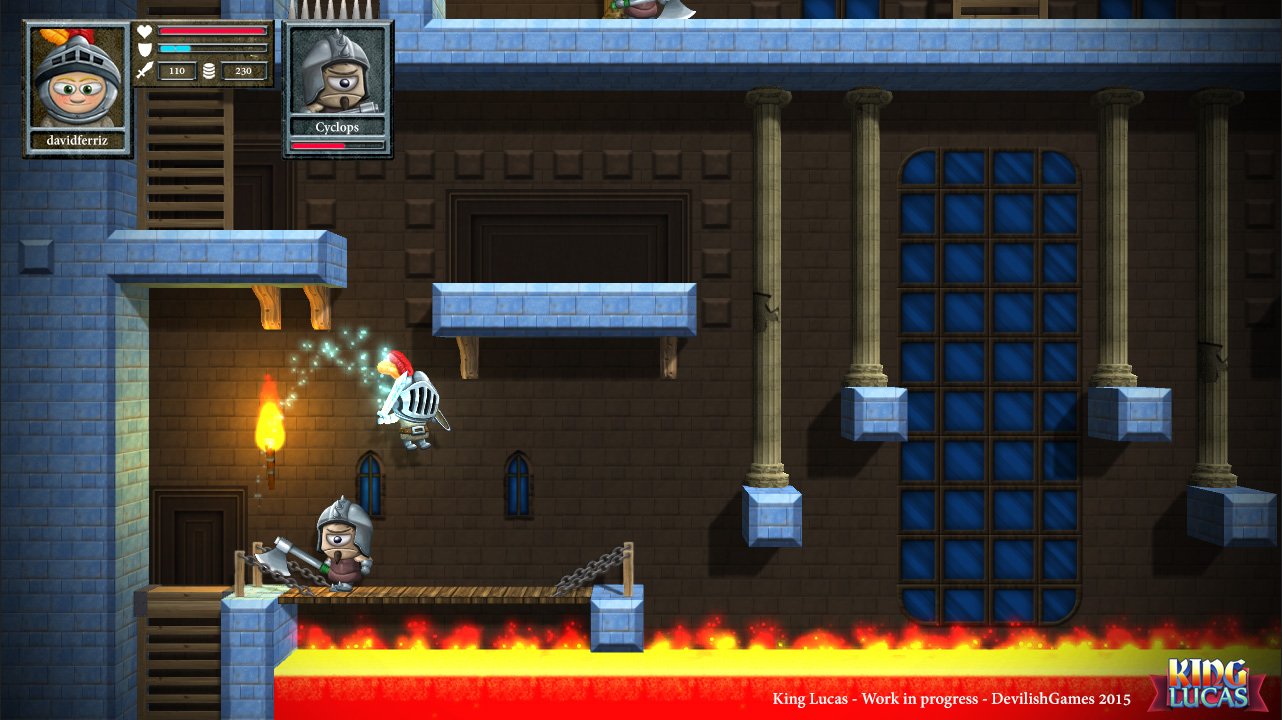
Task: Click the 110 attack value box
Action: click(176, 70)
